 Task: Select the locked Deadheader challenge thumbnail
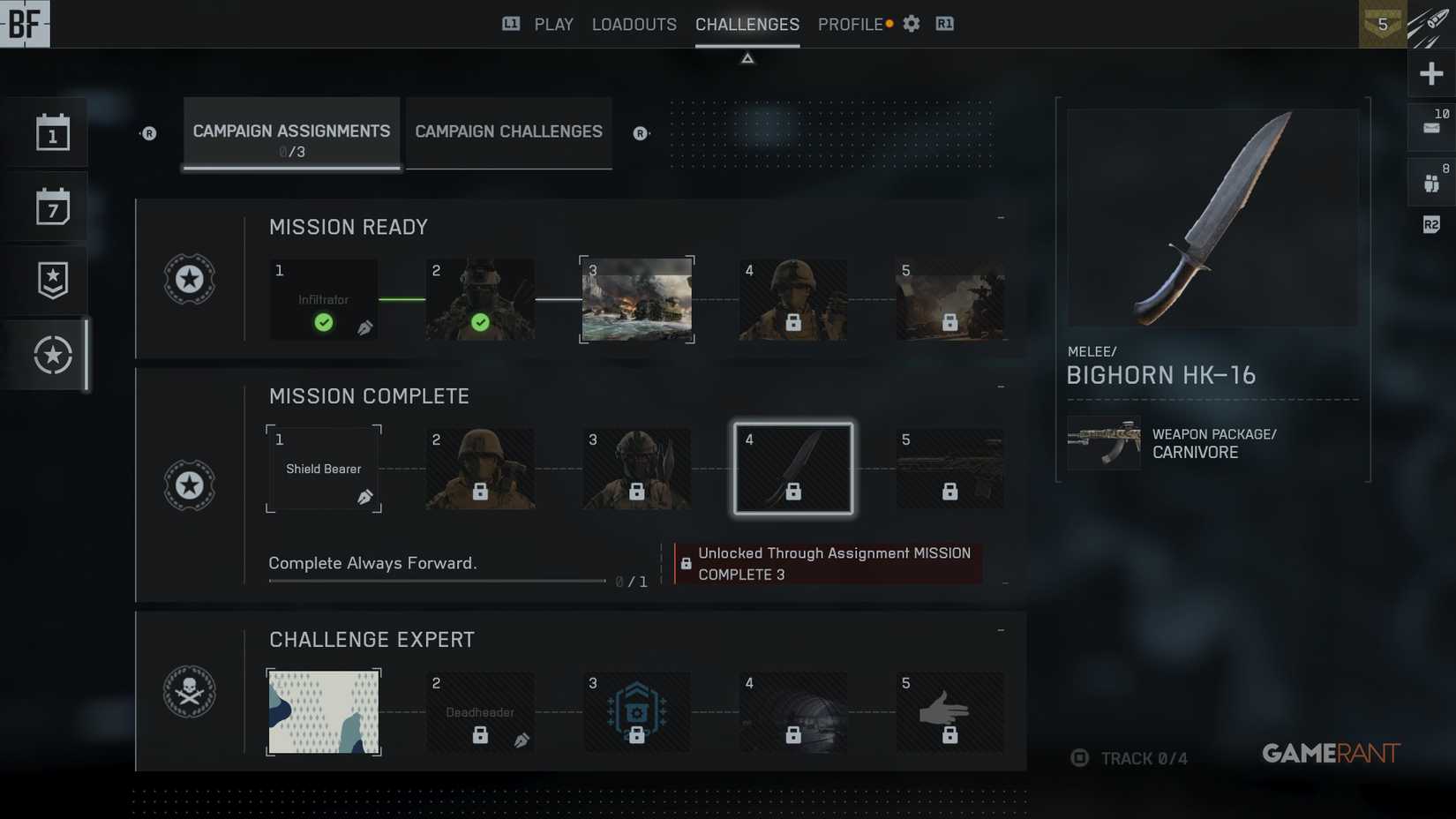pyautogui.click(x=479, y=711)
